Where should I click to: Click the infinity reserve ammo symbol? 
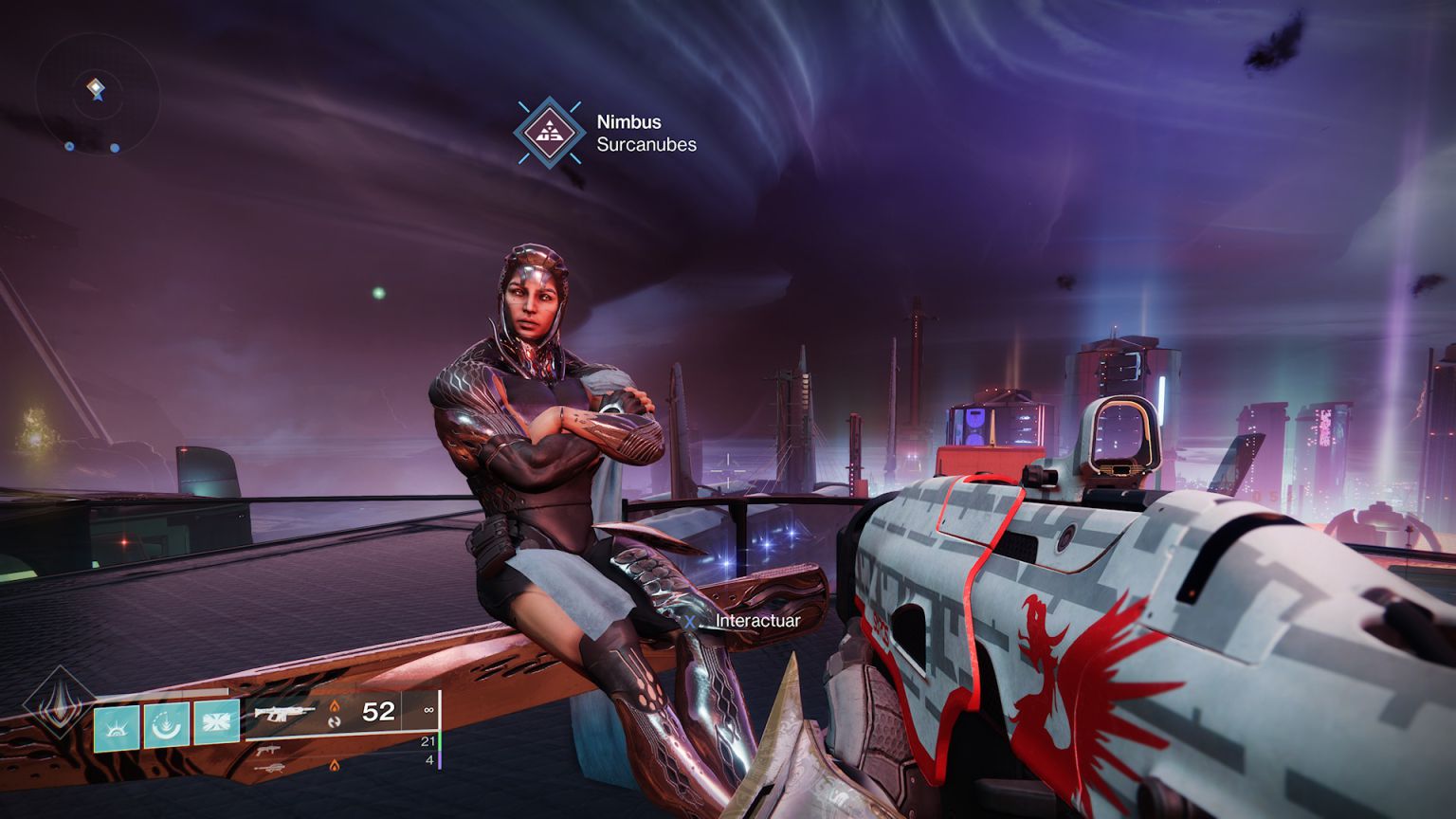pyautogui.click(x=430, y=709)
